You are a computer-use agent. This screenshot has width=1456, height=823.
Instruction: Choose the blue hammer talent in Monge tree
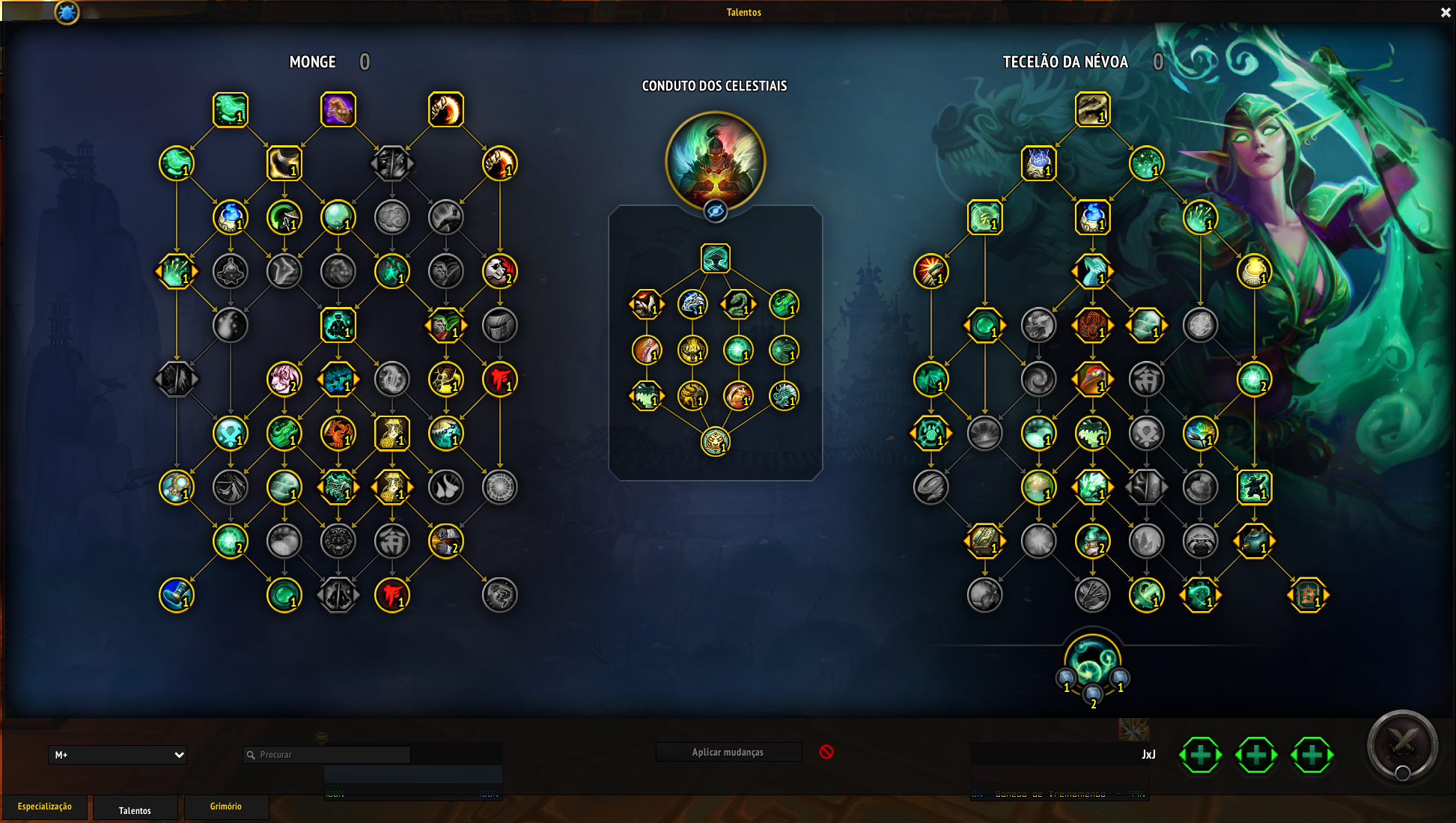177,595
